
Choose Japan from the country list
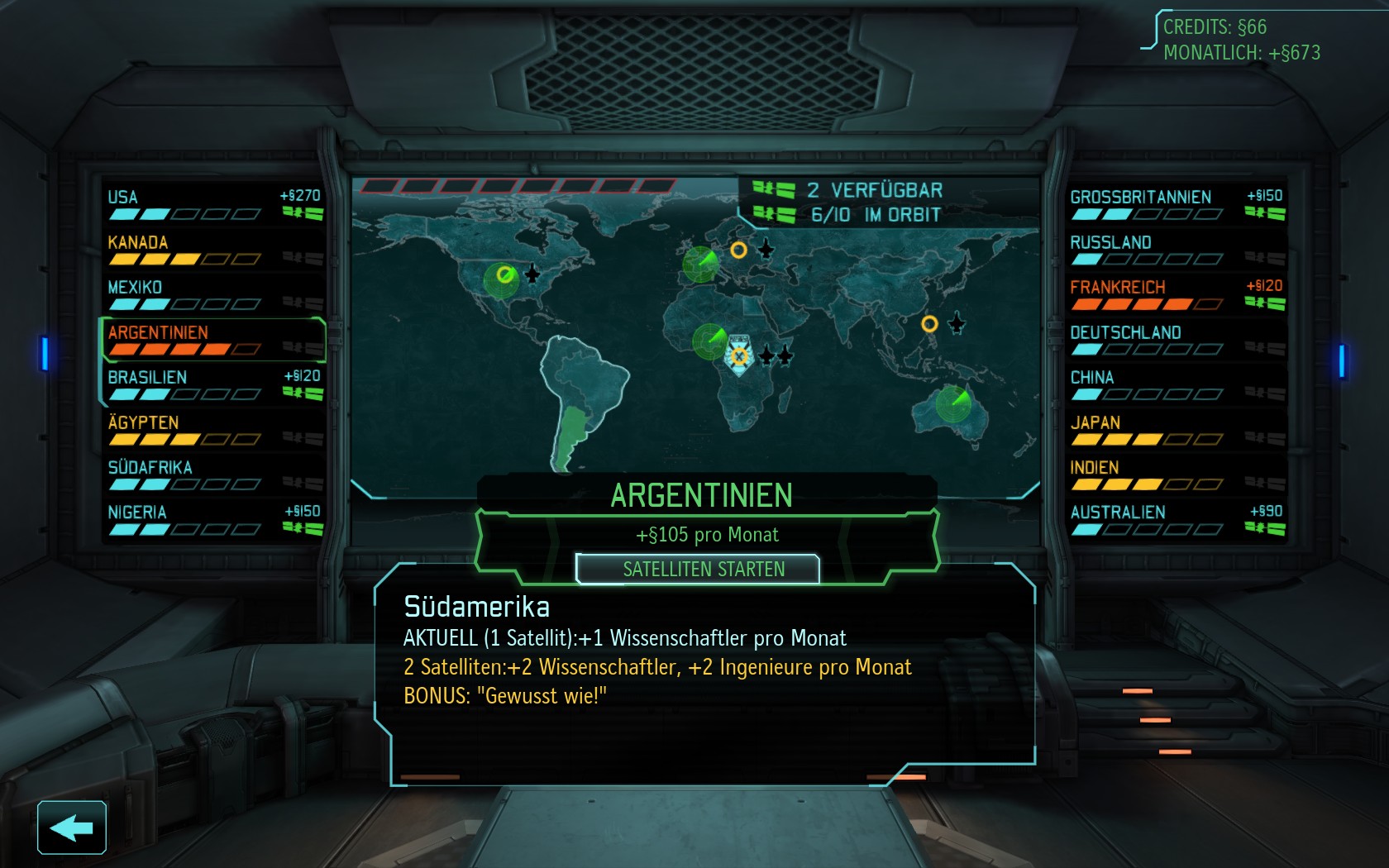click(1176, 430)
